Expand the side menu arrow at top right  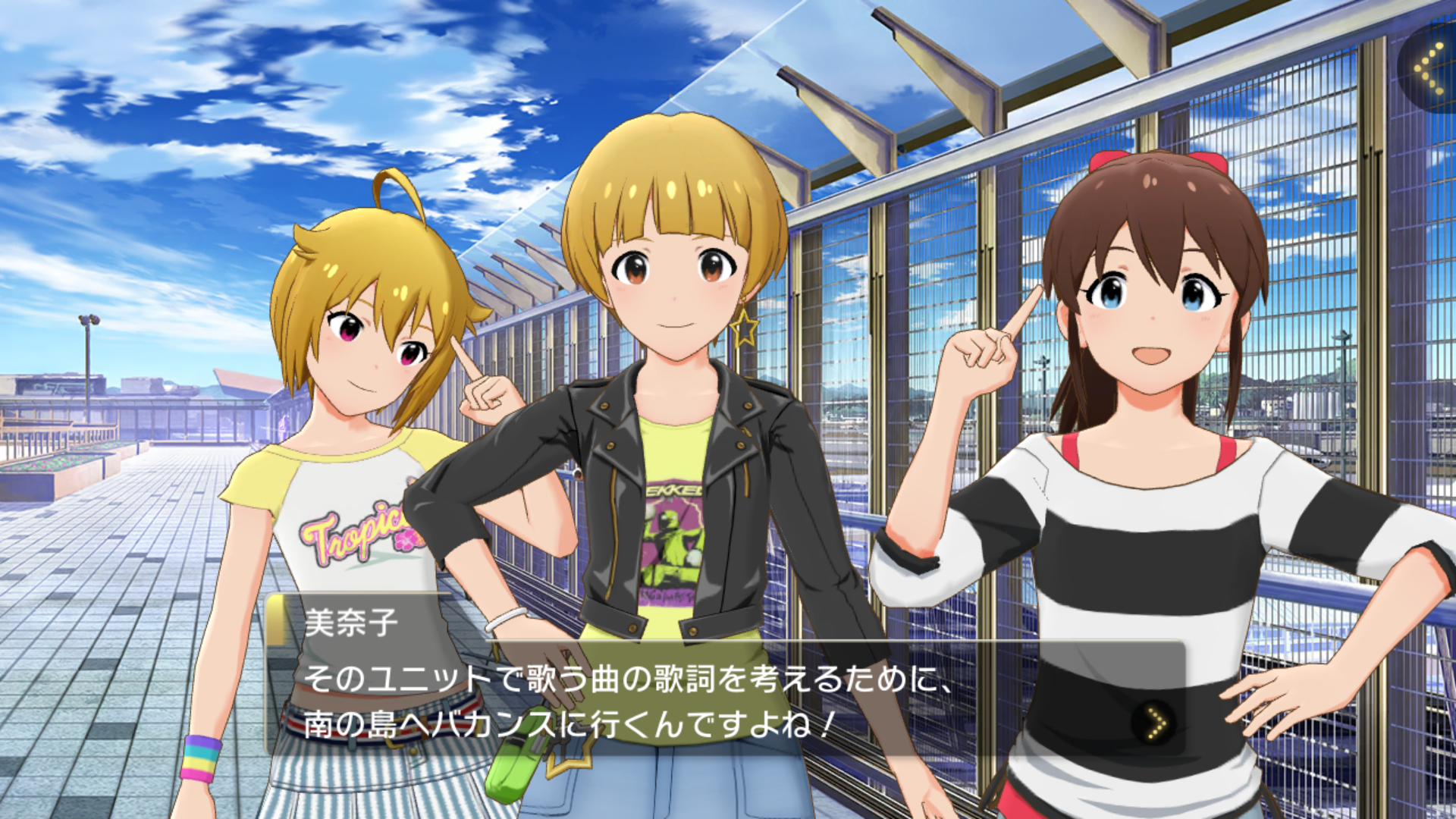[x=1430, y=68]
